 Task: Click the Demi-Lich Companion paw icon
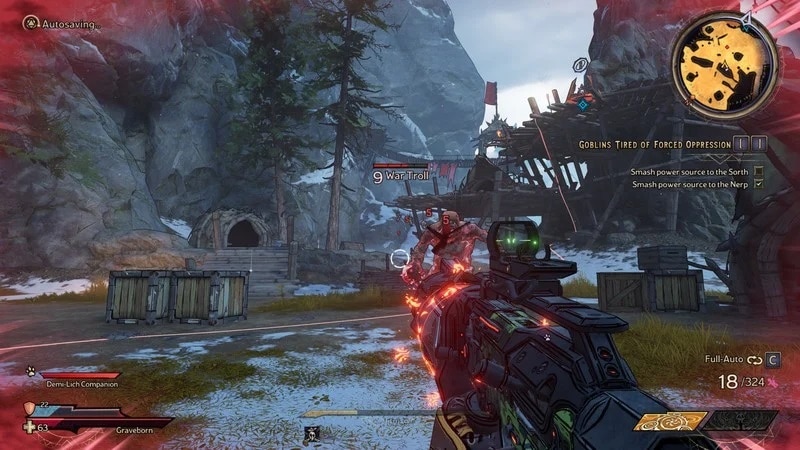point(29,369)
